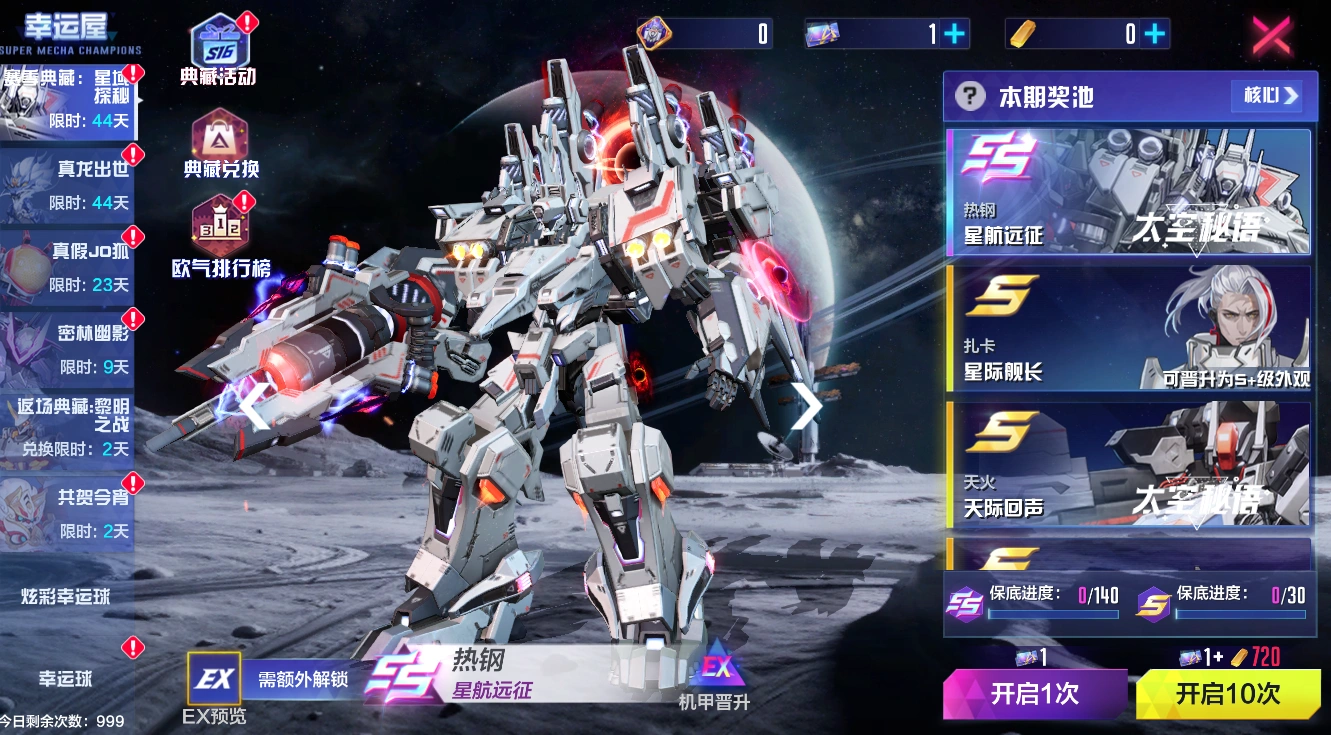Switch to 真假JO狐 banner tab

(x=67, y=268)
